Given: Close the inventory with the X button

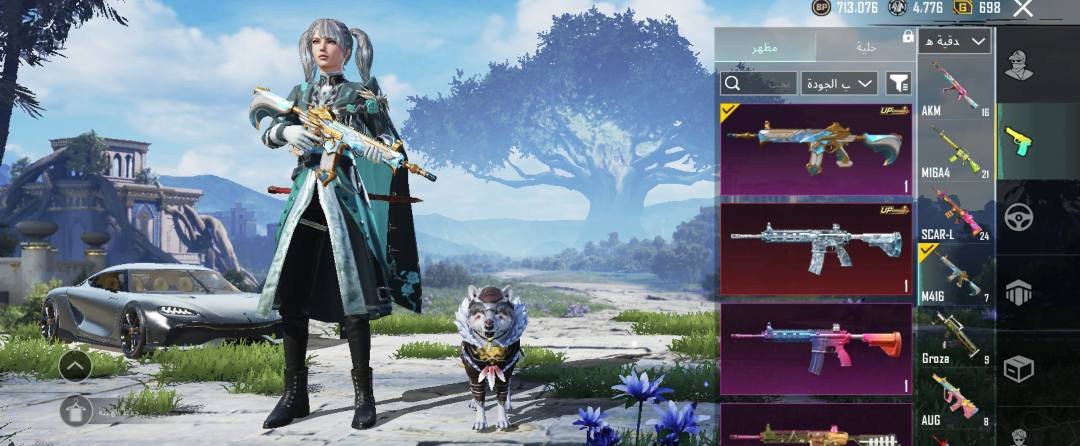Looking at the screenshot, I should pos(1023,9).
